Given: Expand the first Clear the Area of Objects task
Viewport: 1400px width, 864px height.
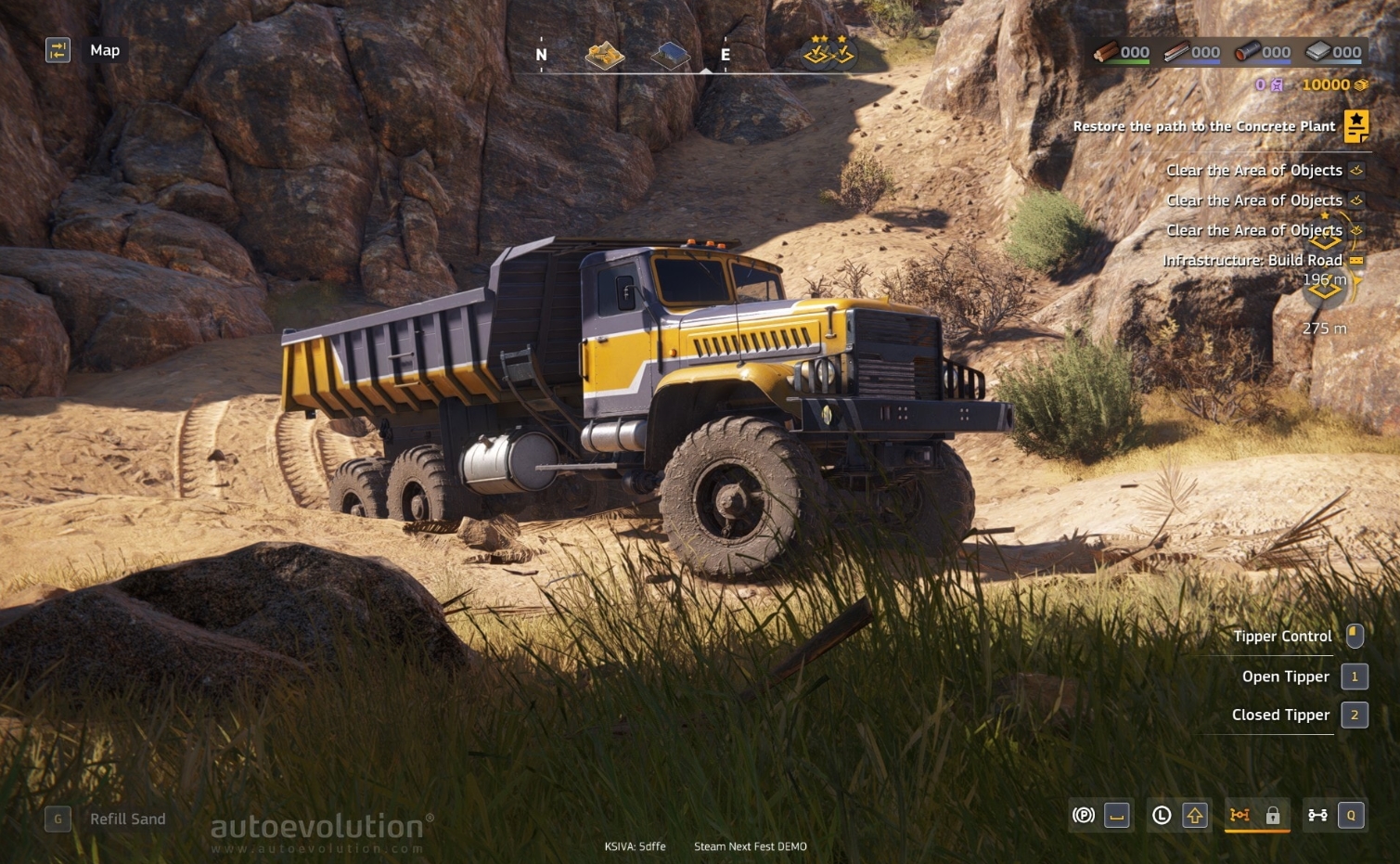Looking at the screenshot, I should (1254, 171).
